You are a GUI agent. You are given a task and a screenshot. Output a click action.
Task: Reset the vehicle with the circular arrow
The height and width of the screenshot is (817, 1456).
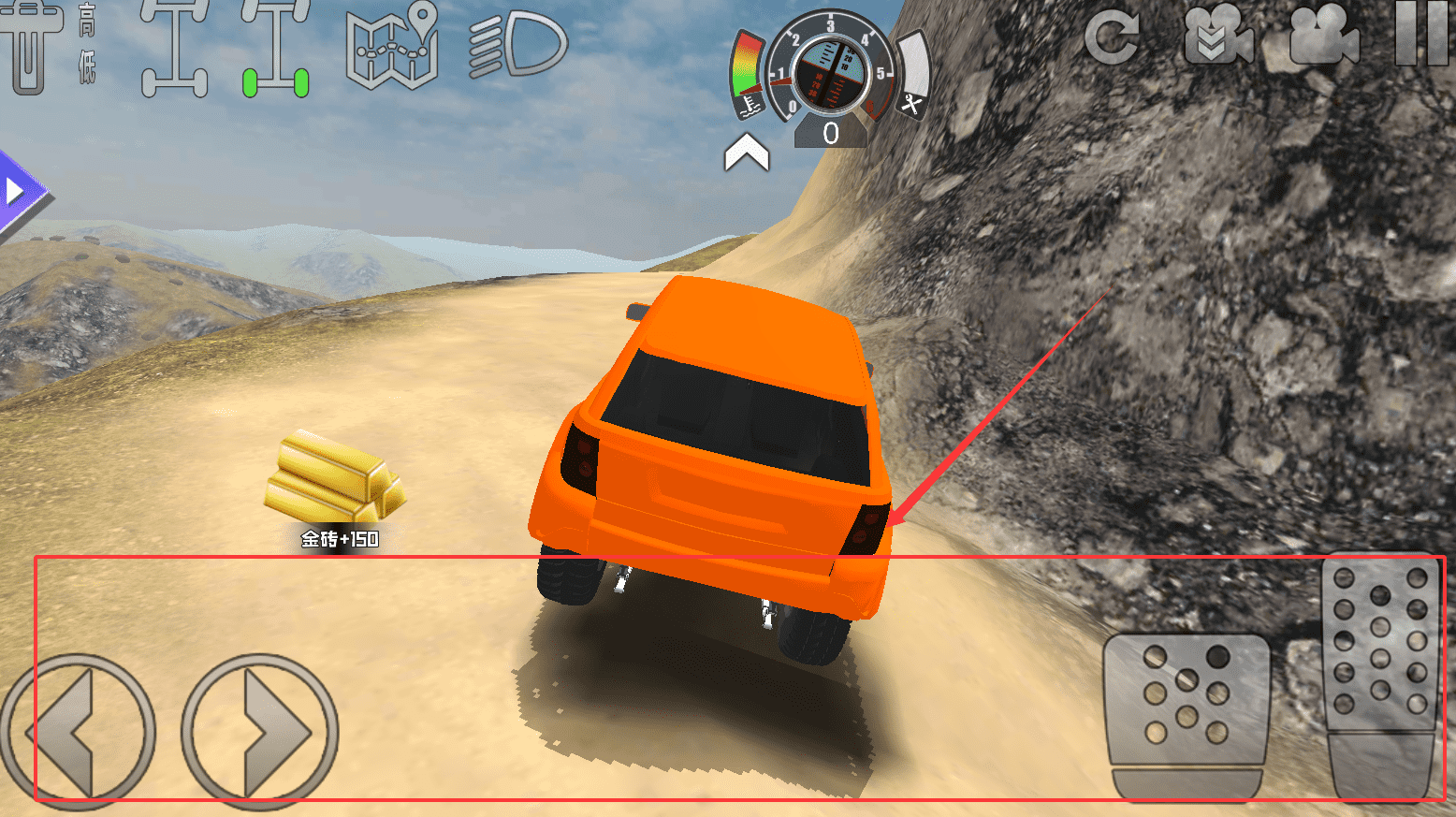coord(1112,37)
